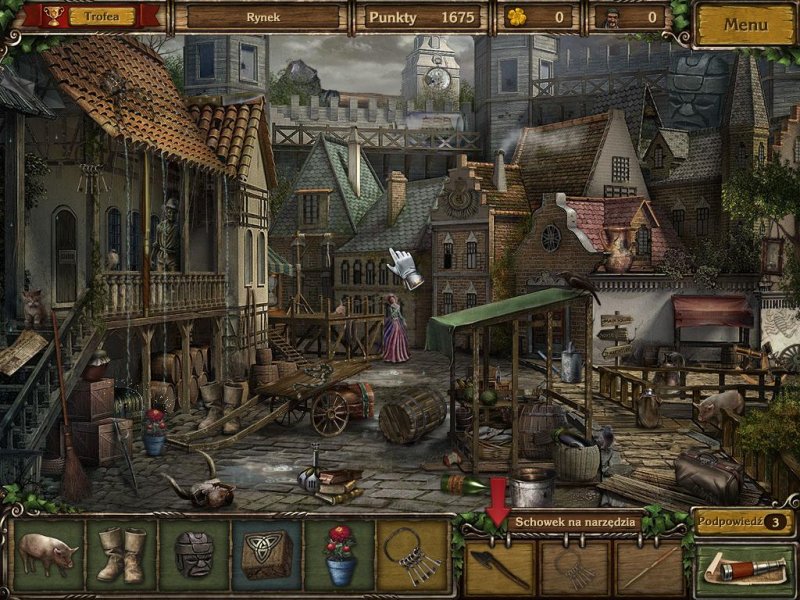800x600 pixels.
Task: Select the key ring item slot
Action: pyautogui.click(x=413, y=554)
